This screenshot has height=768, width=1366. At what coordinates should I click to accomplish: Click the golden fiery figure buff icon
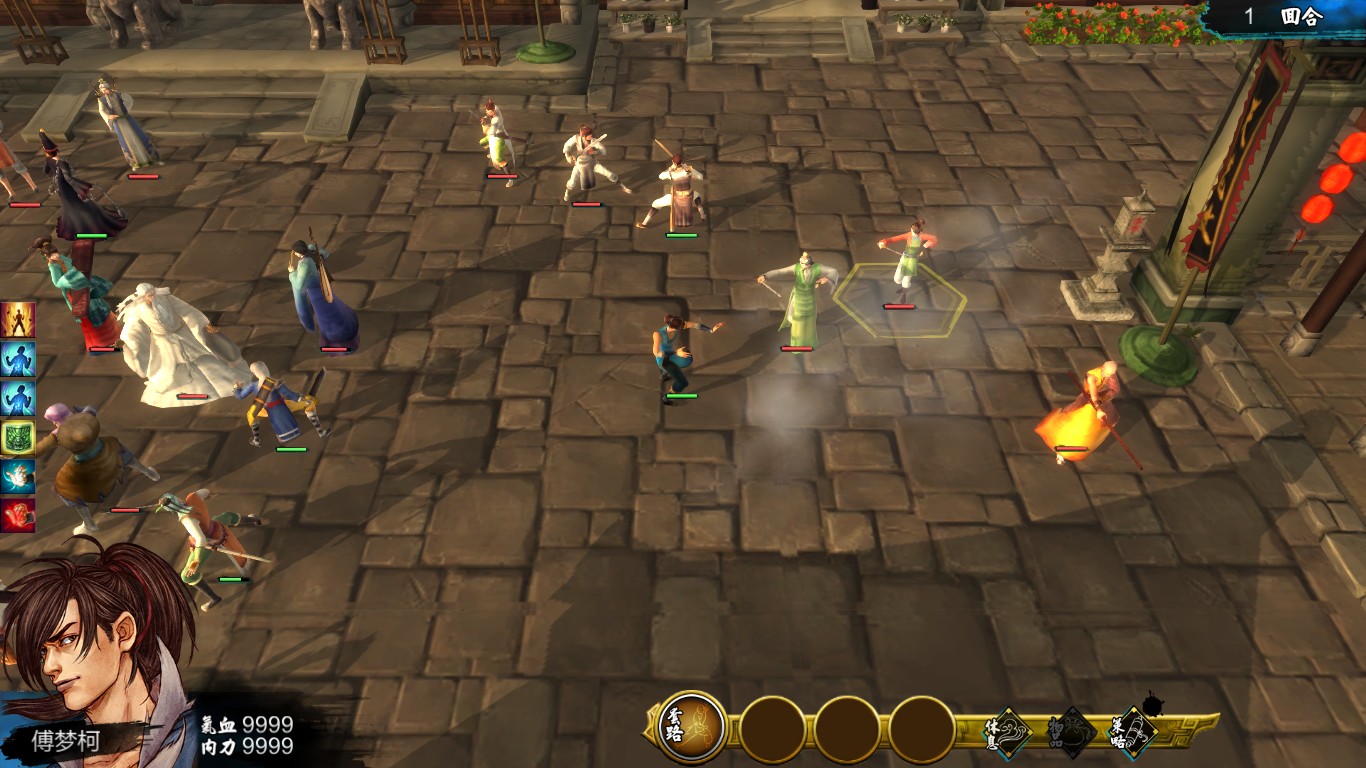coord(17,320)
